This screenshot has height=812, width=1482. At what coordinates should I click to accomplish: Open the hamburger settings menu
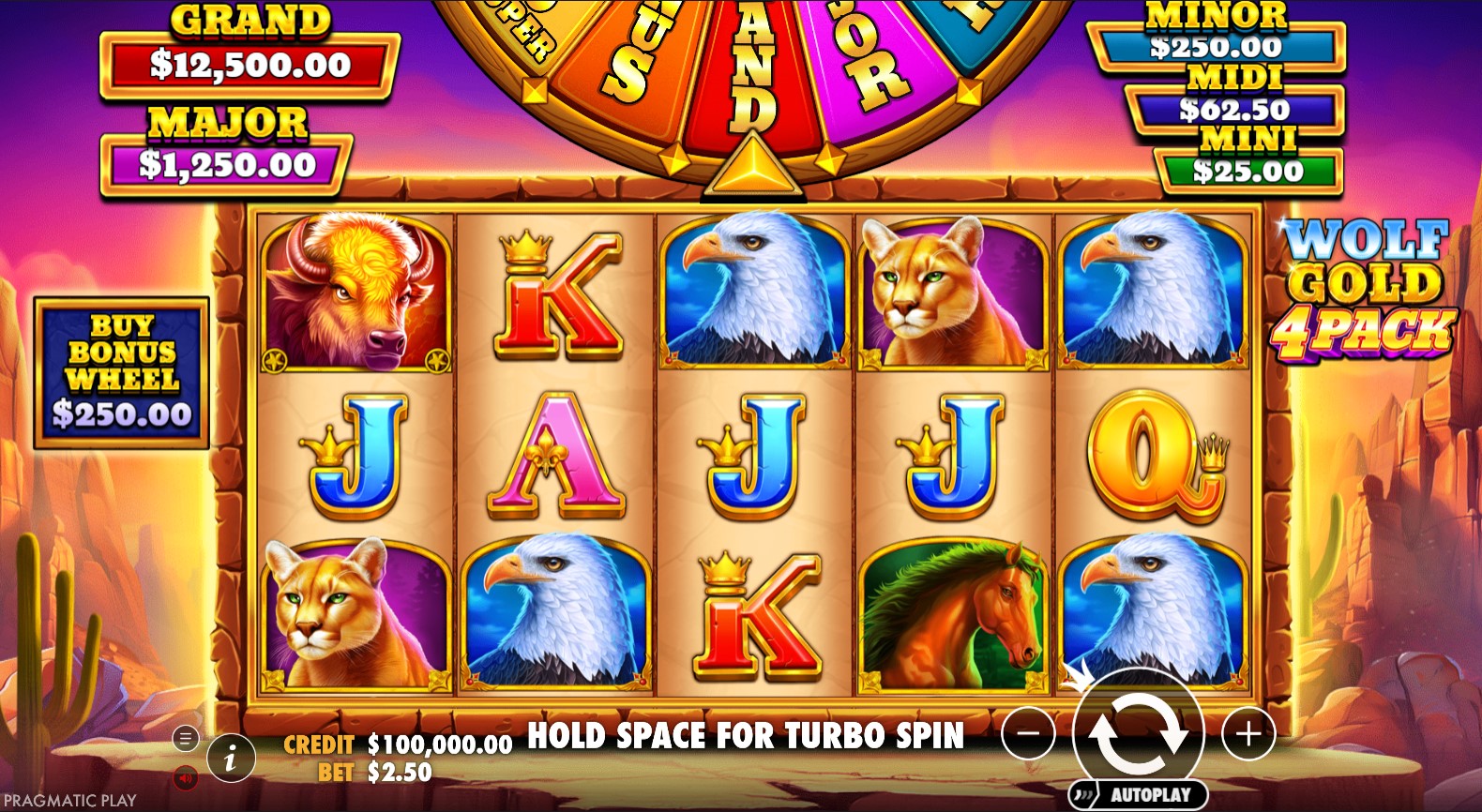(x=185, y=739)
